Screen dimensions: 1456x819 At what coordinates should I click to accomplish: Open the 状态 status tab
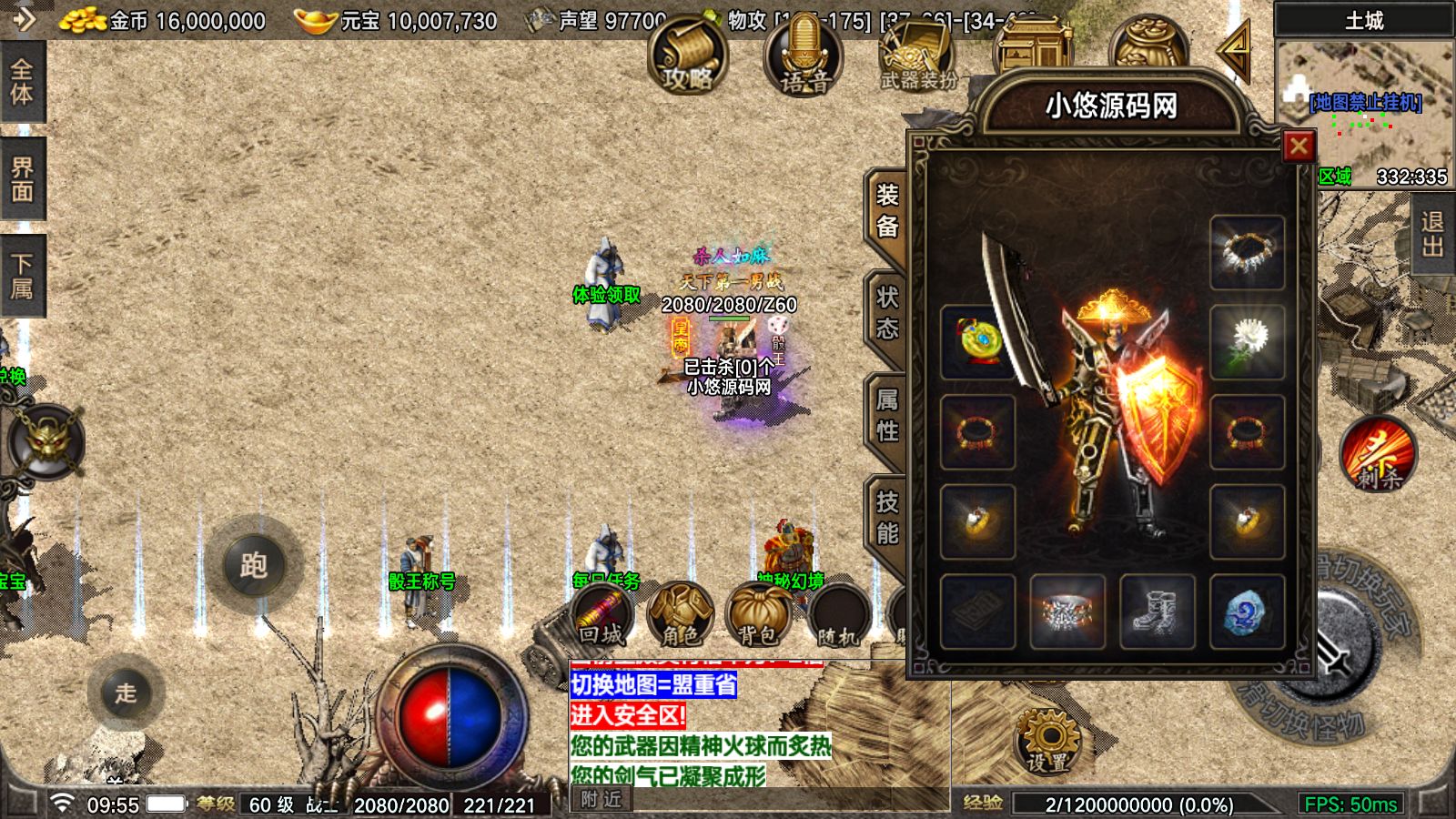point(887,313)
